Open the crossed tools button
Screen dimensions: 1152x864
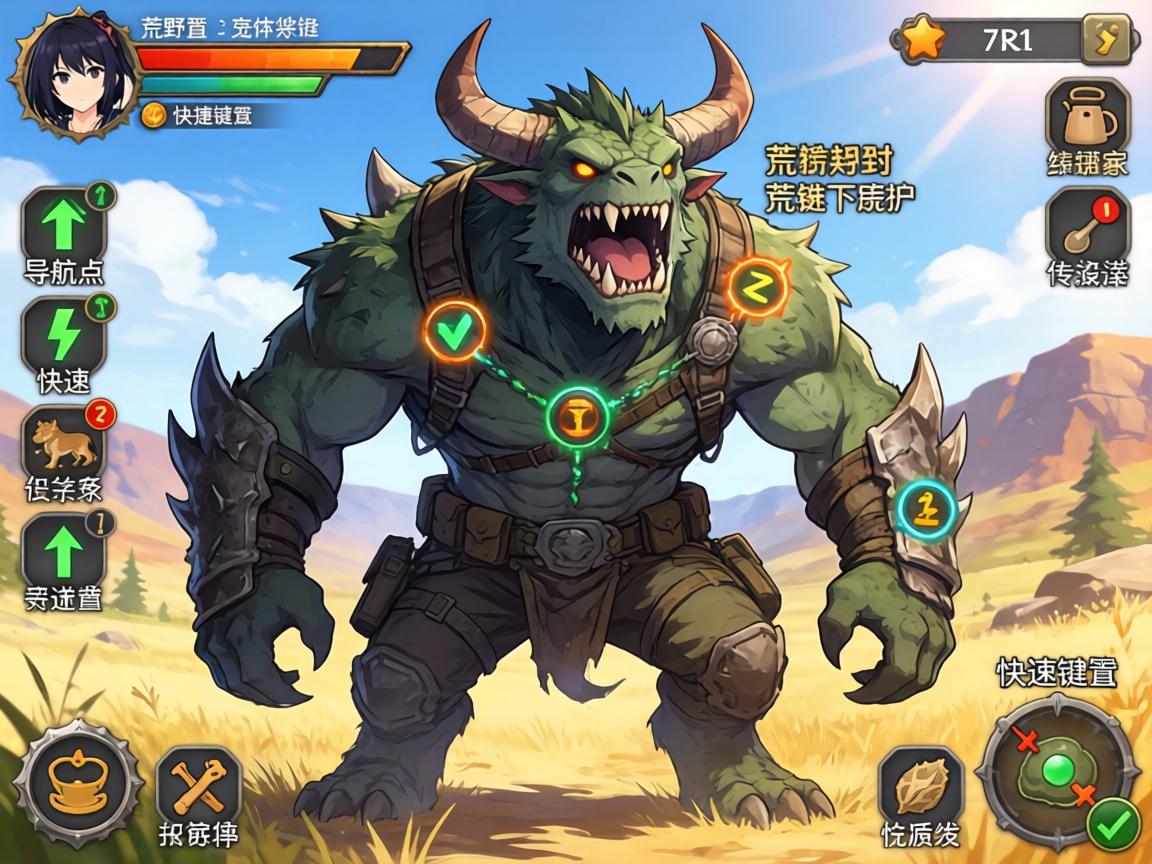tap(198, 786)
